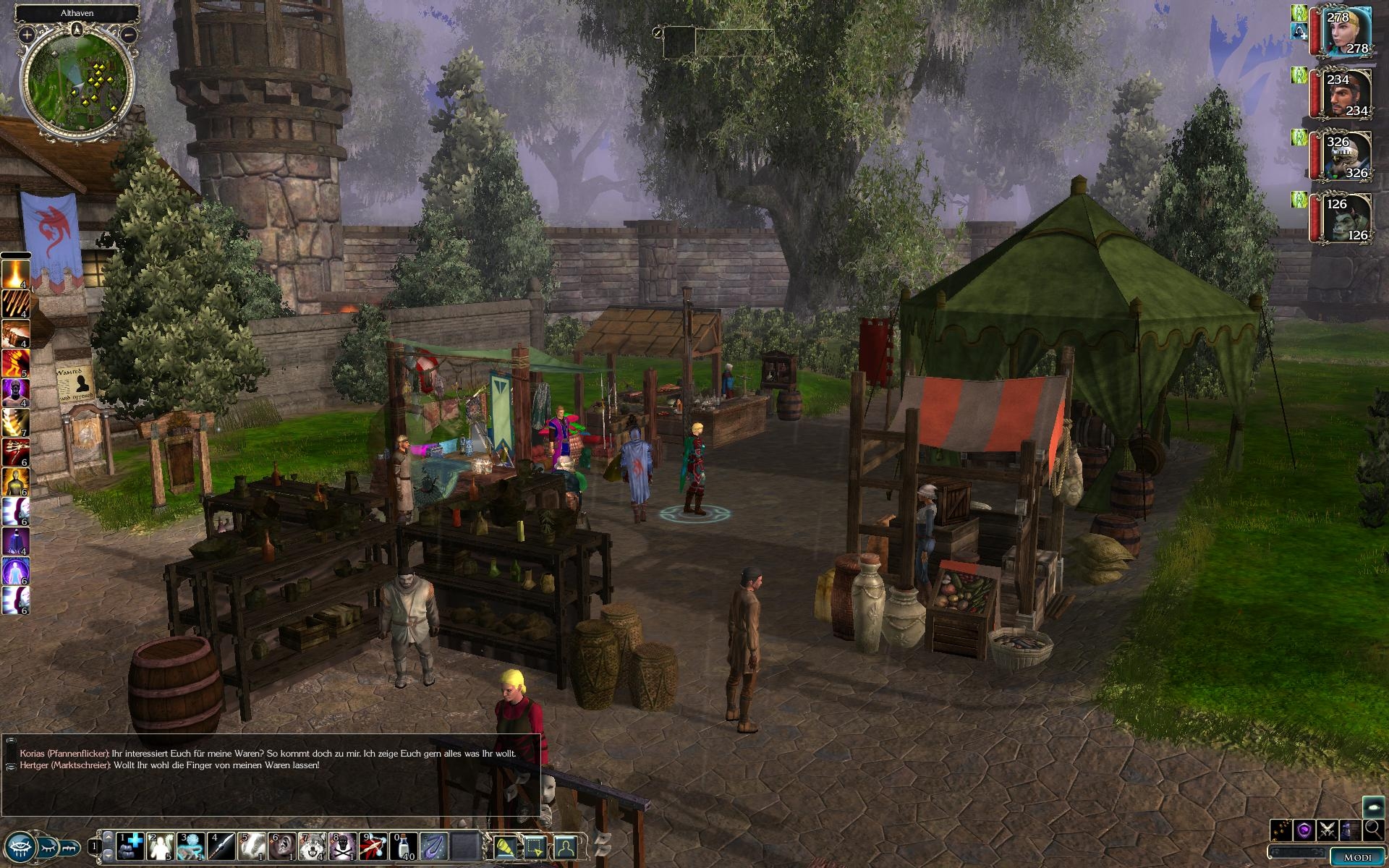Use the potion bottle hotbar slot
The height and width of the screenshot is (868, 1389).
tap(404, 844)
